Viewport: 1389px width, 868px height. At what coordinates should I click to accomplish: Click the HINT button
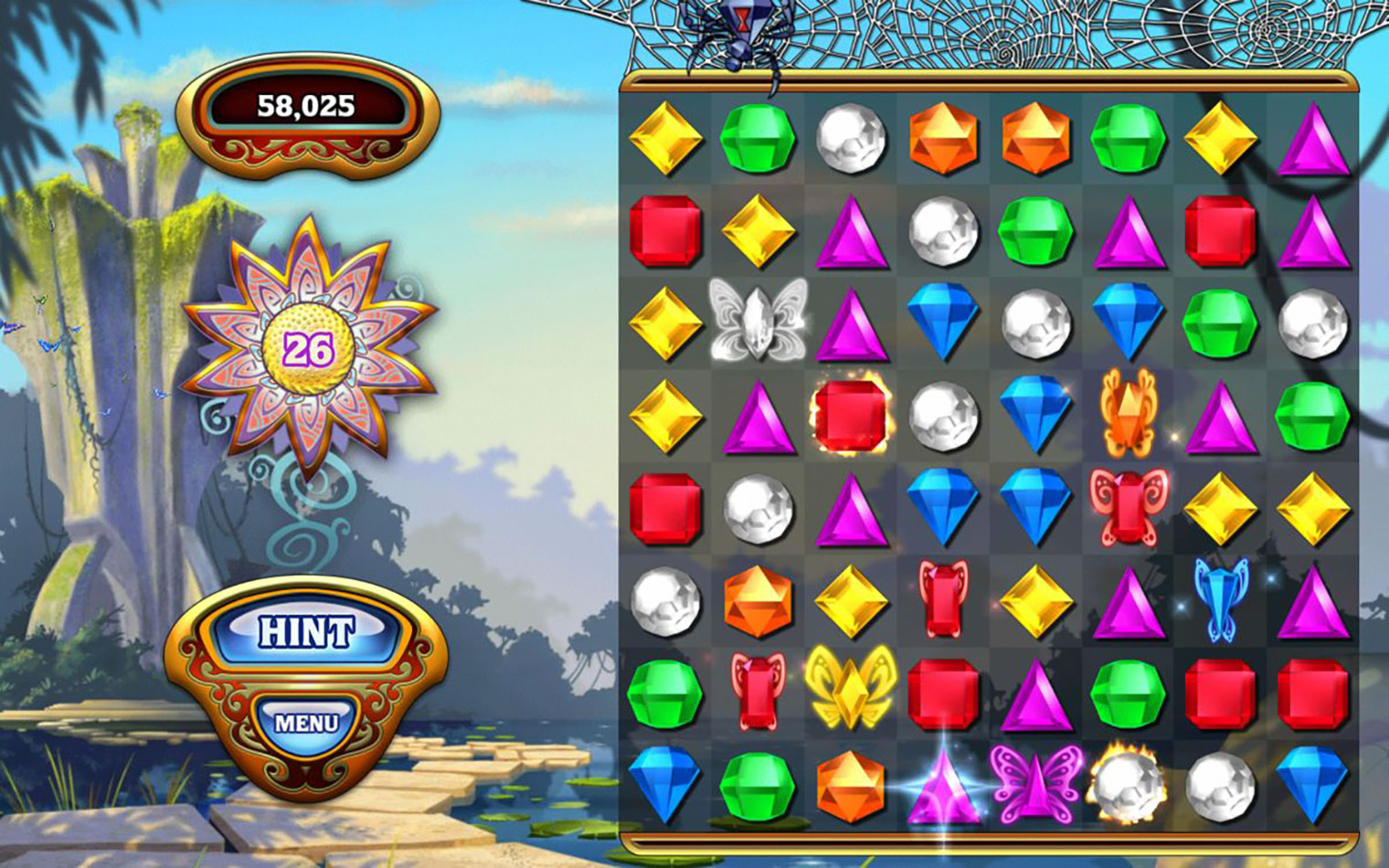pos(306,631)
